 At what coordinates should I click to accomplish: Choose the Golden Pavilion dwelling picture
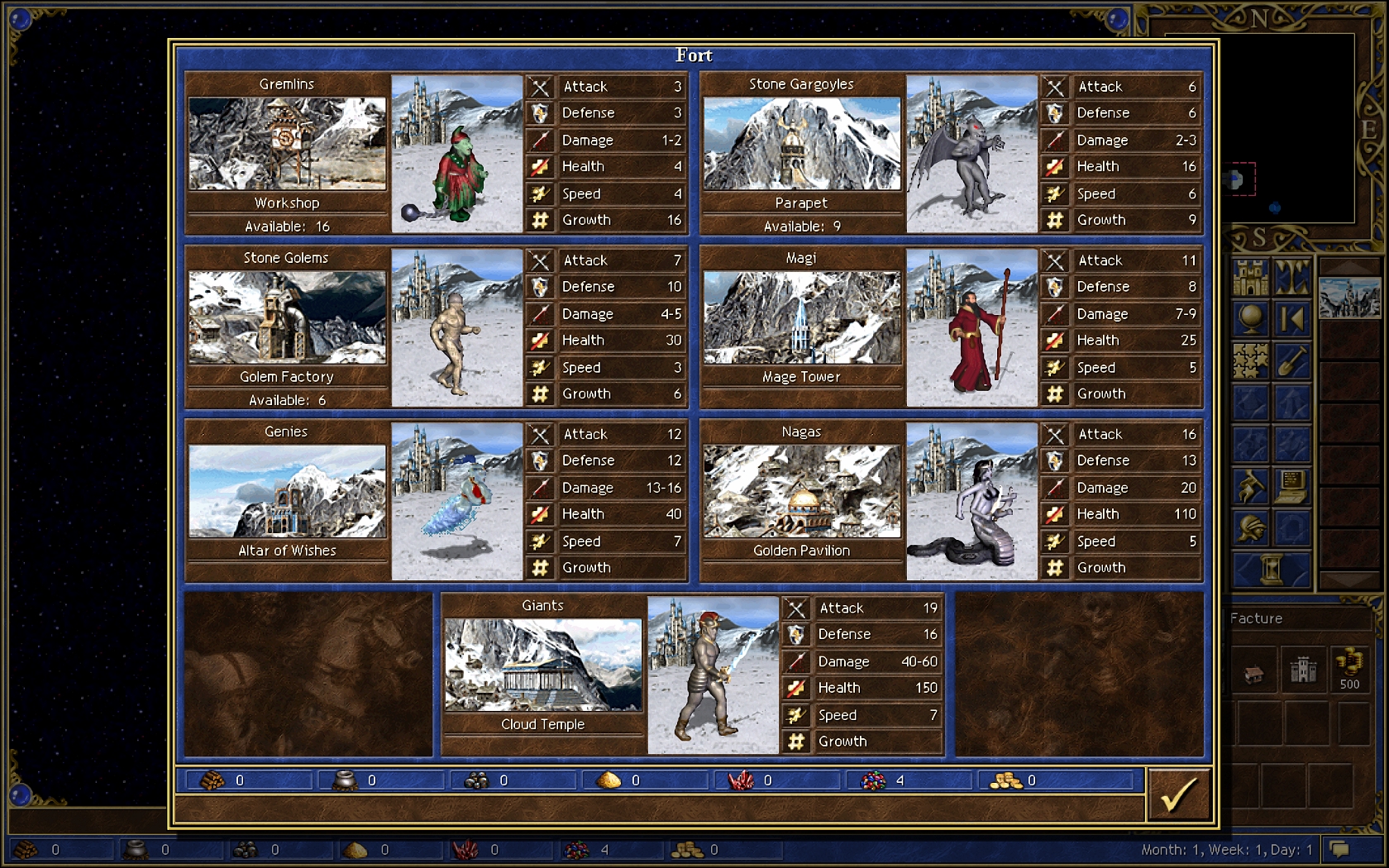click(x=801, y=491)
